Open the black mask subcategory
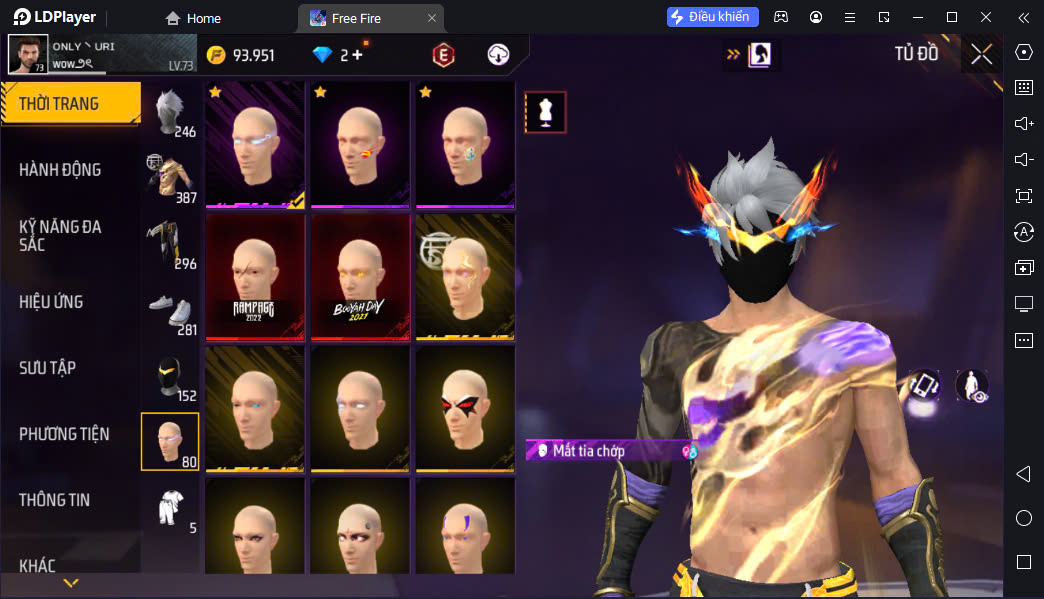Screen dimensions: 1044x599 170,376
